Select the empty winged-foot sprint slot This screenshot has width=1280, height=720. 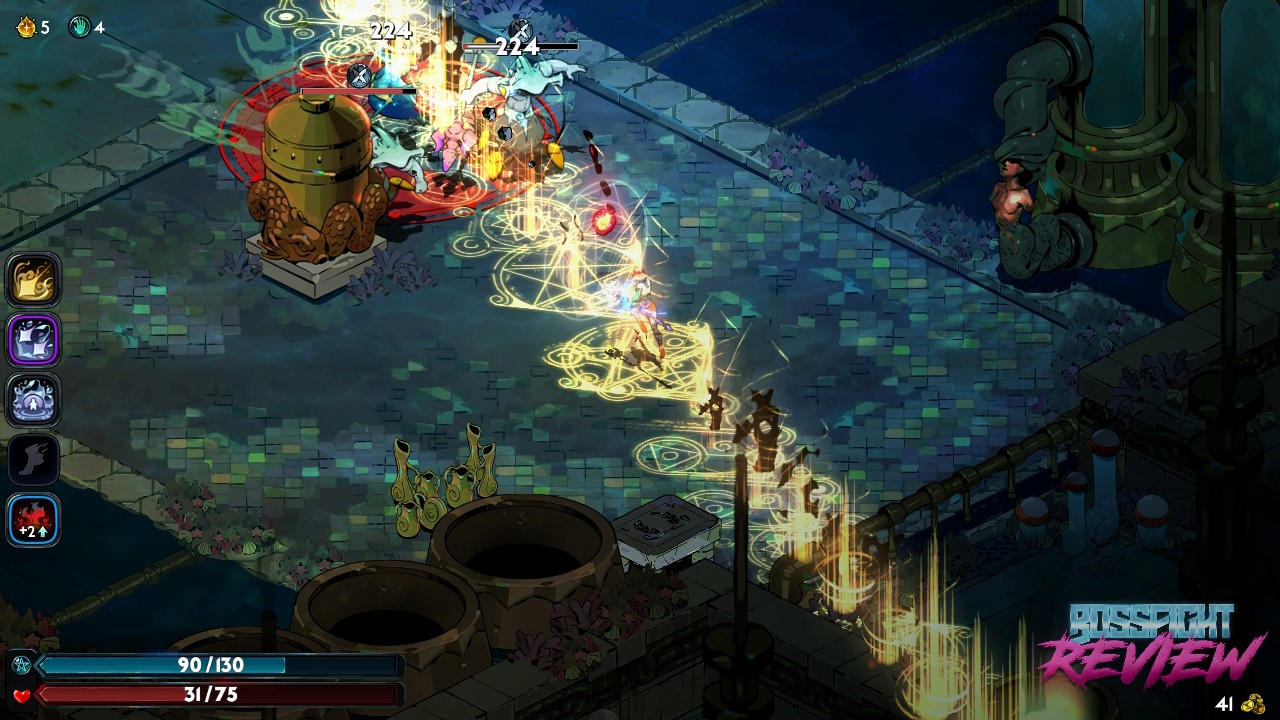coord(34,460)
